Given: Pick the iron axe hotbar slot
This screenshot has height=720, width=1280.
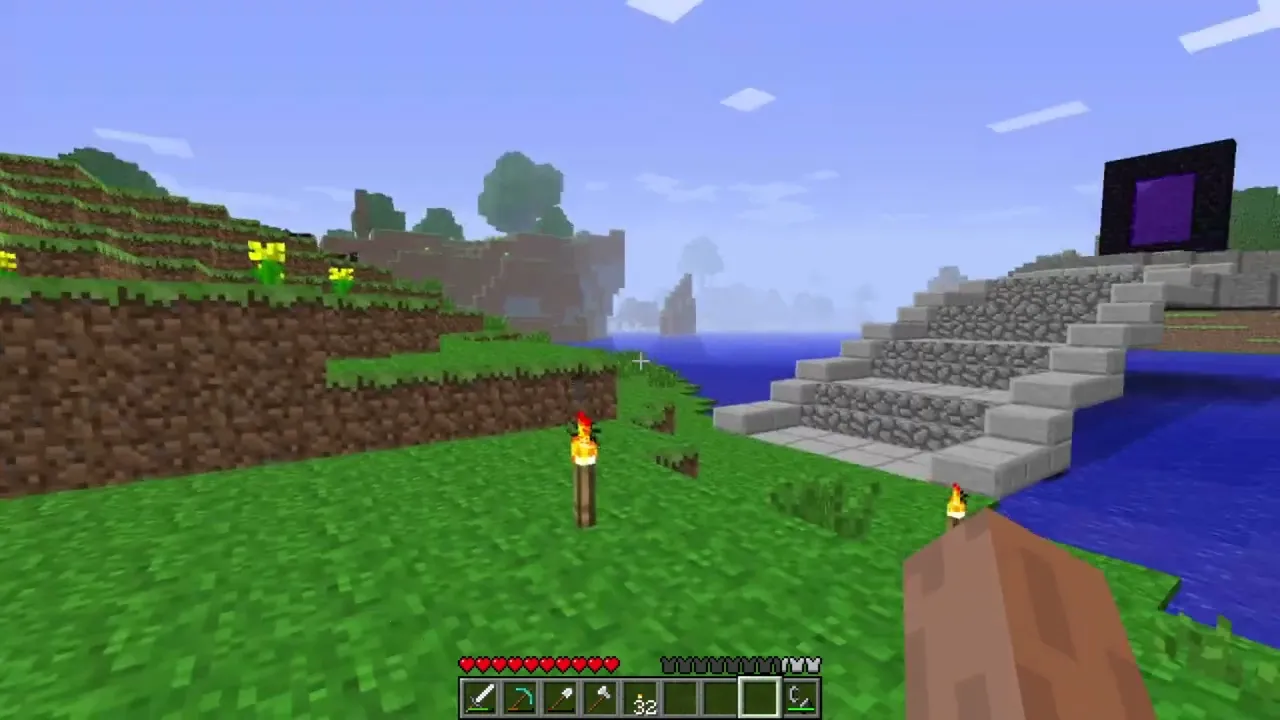Looking at the screenshot, I should [x=600, y=697].
